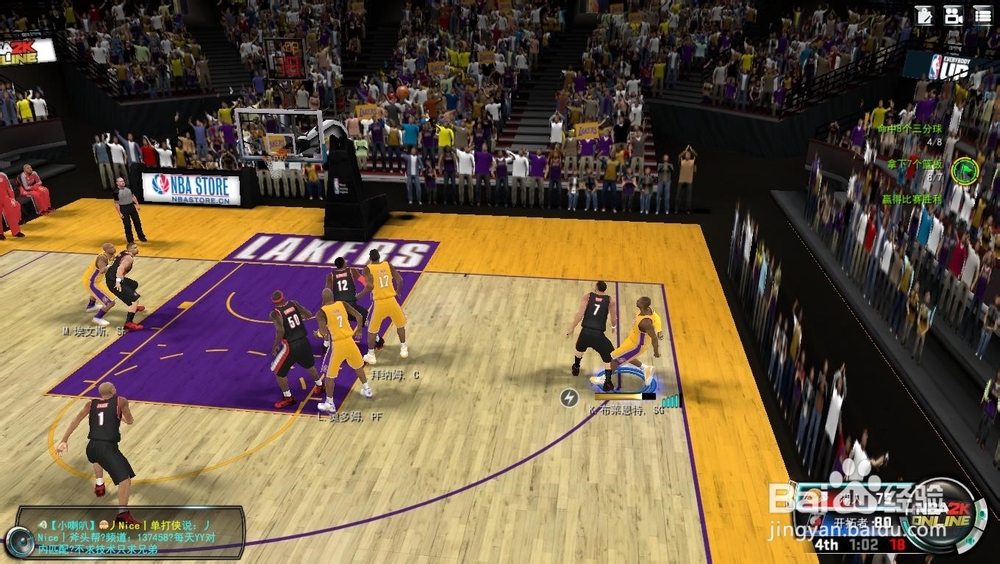Select the three-pointer objective entry

pos(912,129)
